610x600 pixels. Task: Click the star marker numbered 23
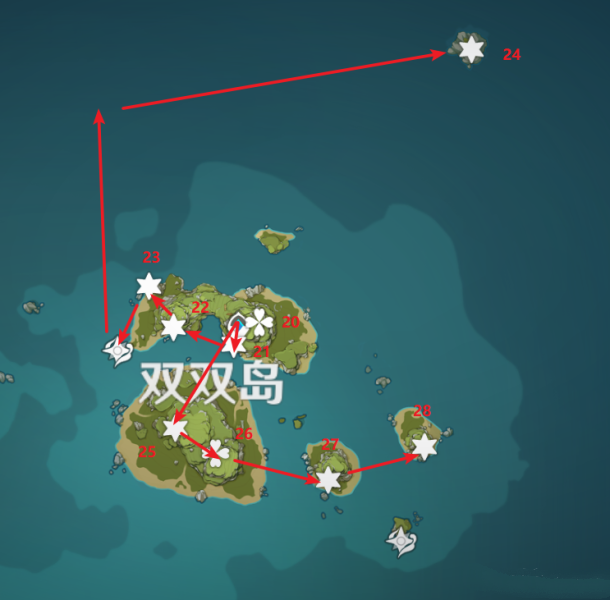pyautogui.click(x=149, y=286)
